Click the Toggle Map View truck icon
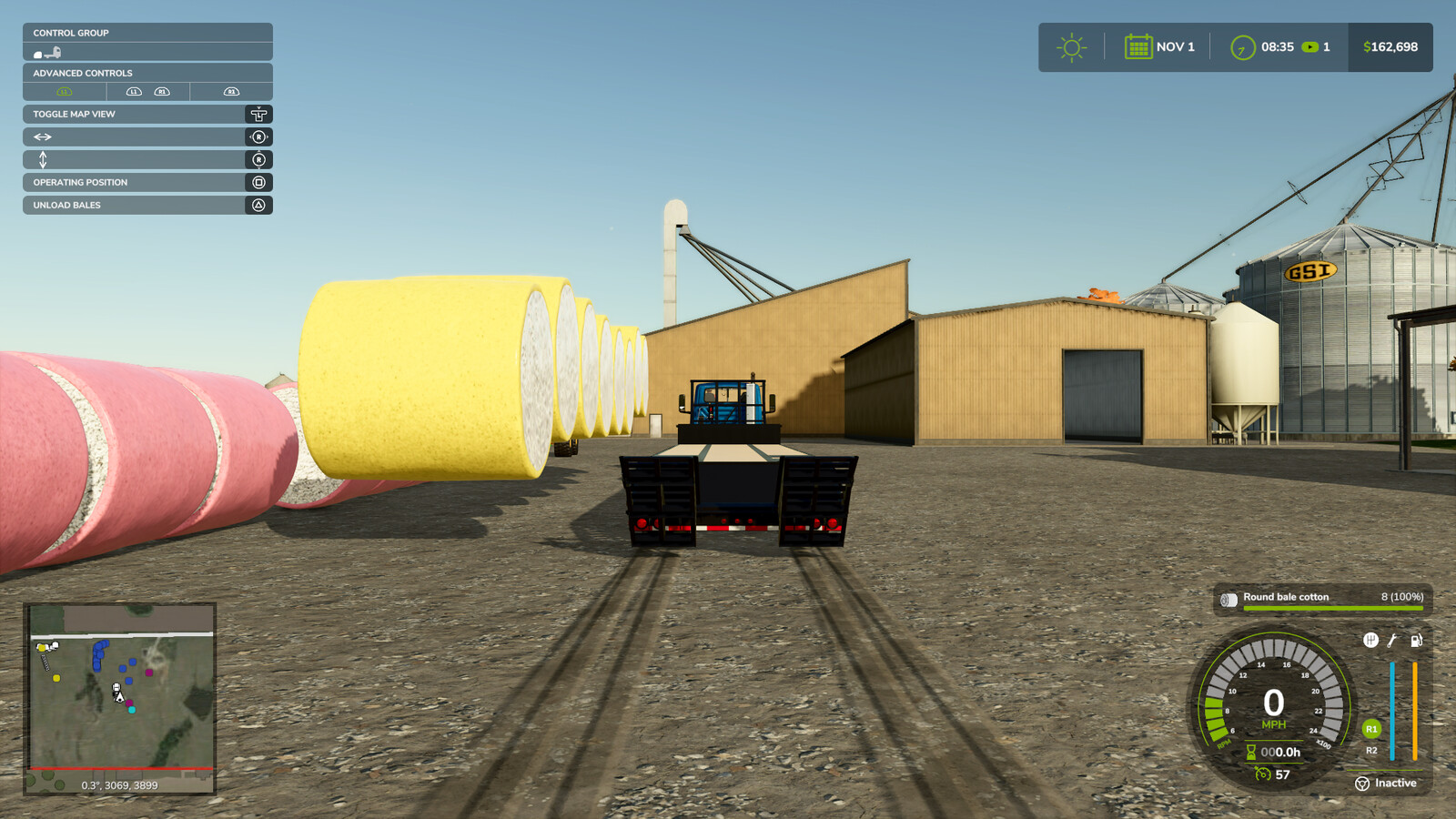1456x819 pixels. 258,115
